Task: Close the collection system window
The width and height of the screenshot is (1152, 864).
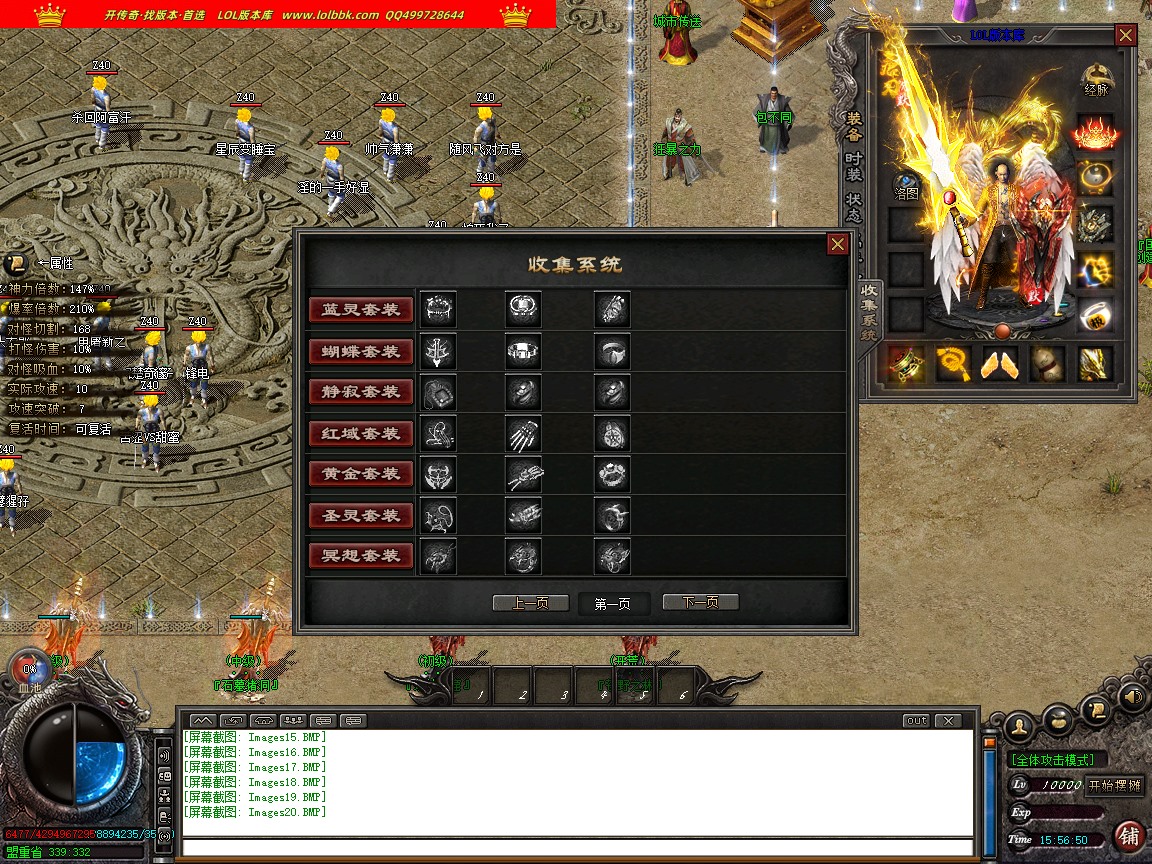Action: pyautogui.click(x=838, y=244)
